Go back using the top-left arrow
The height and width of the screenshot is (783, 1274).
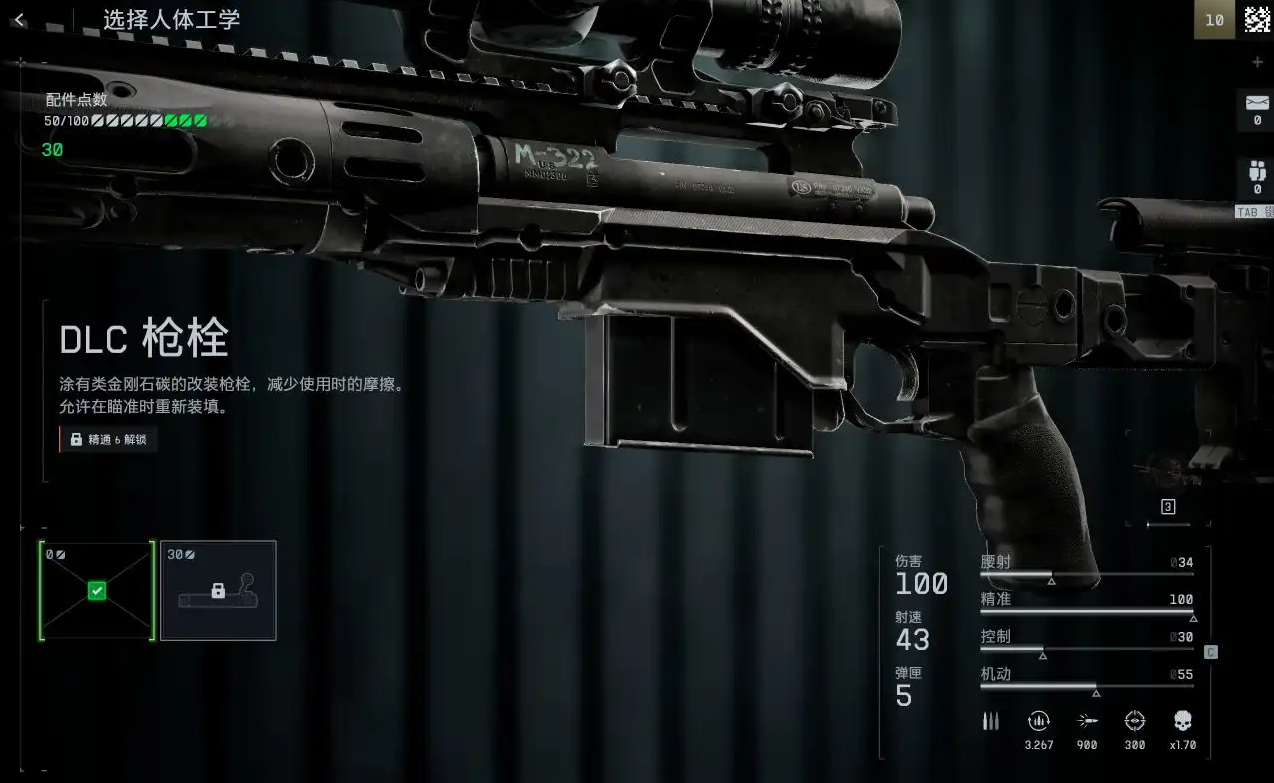coord(20,20)
